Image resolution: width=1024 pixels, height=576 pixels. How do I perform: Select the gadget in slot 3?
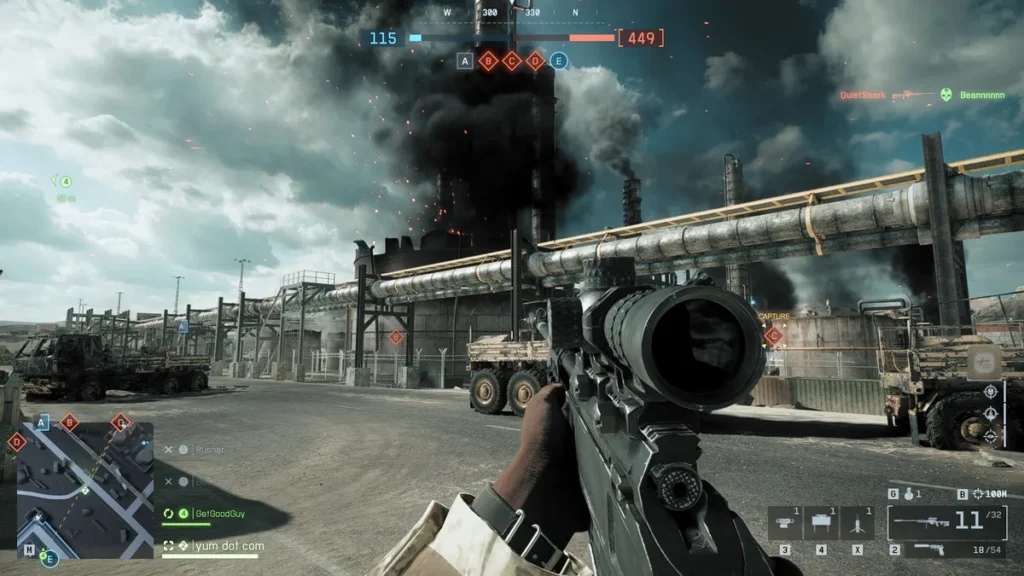(785, 523)
